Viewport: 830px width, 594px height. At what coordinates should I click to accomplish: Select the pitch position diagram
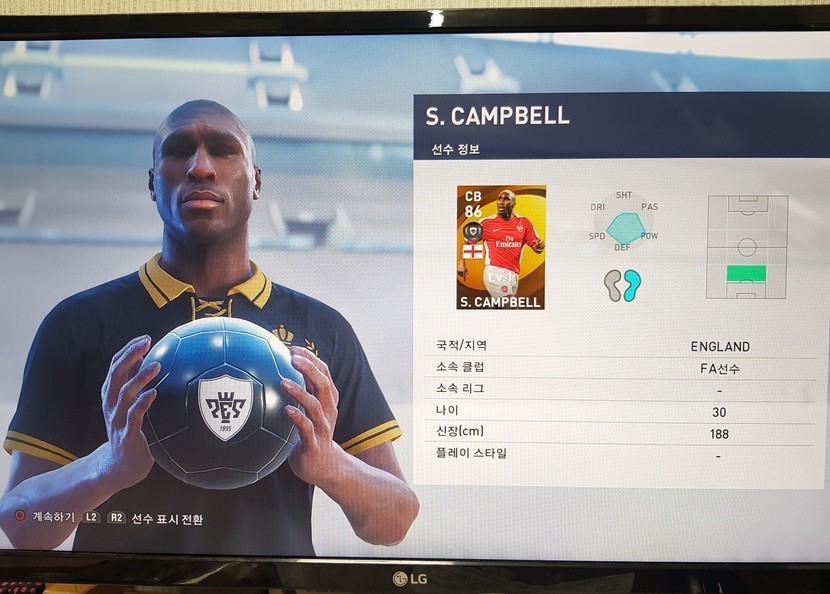747,247
